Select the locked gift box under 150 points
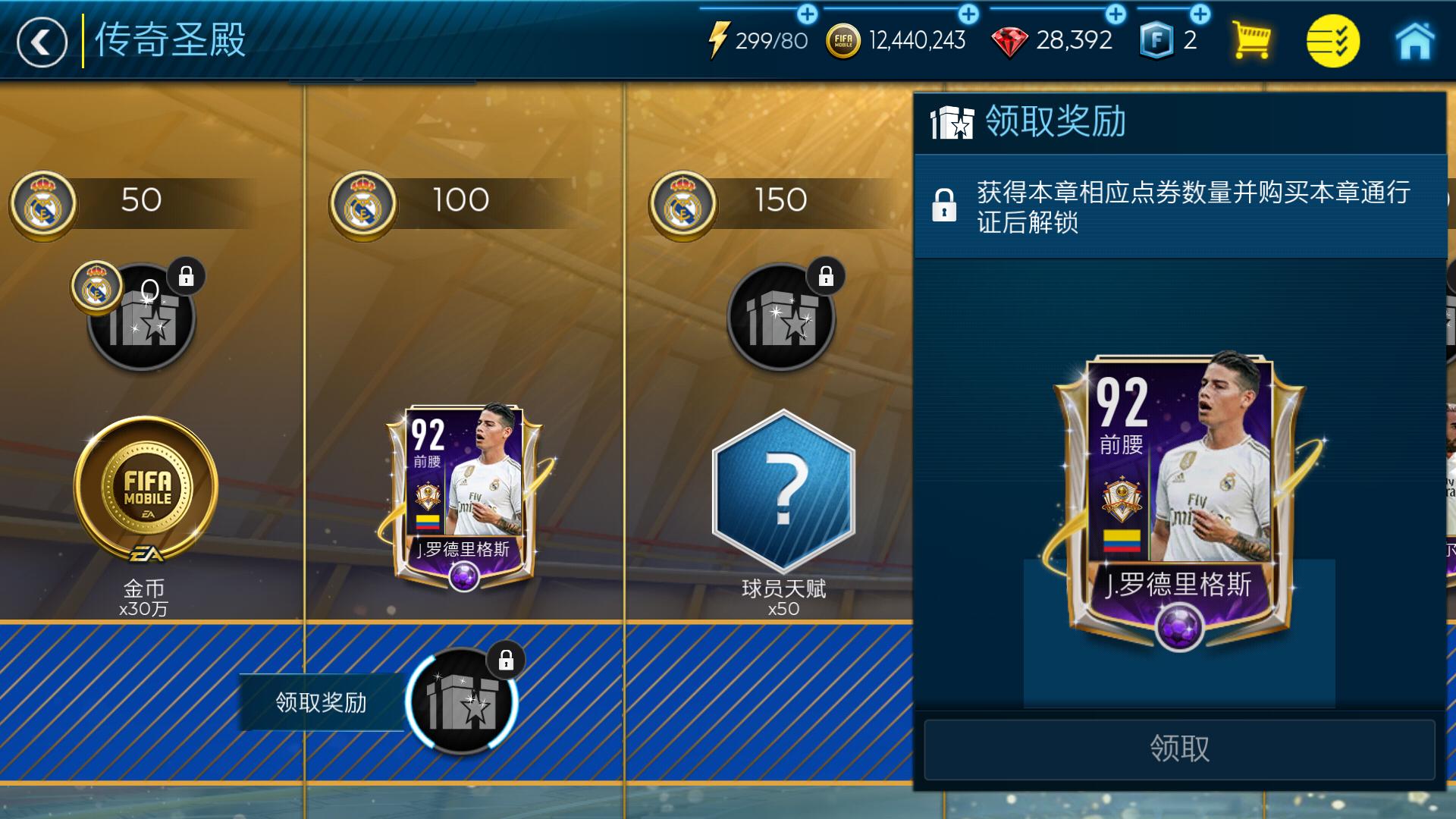This screenshot has width=1456, height=819. tap(781, 318)
